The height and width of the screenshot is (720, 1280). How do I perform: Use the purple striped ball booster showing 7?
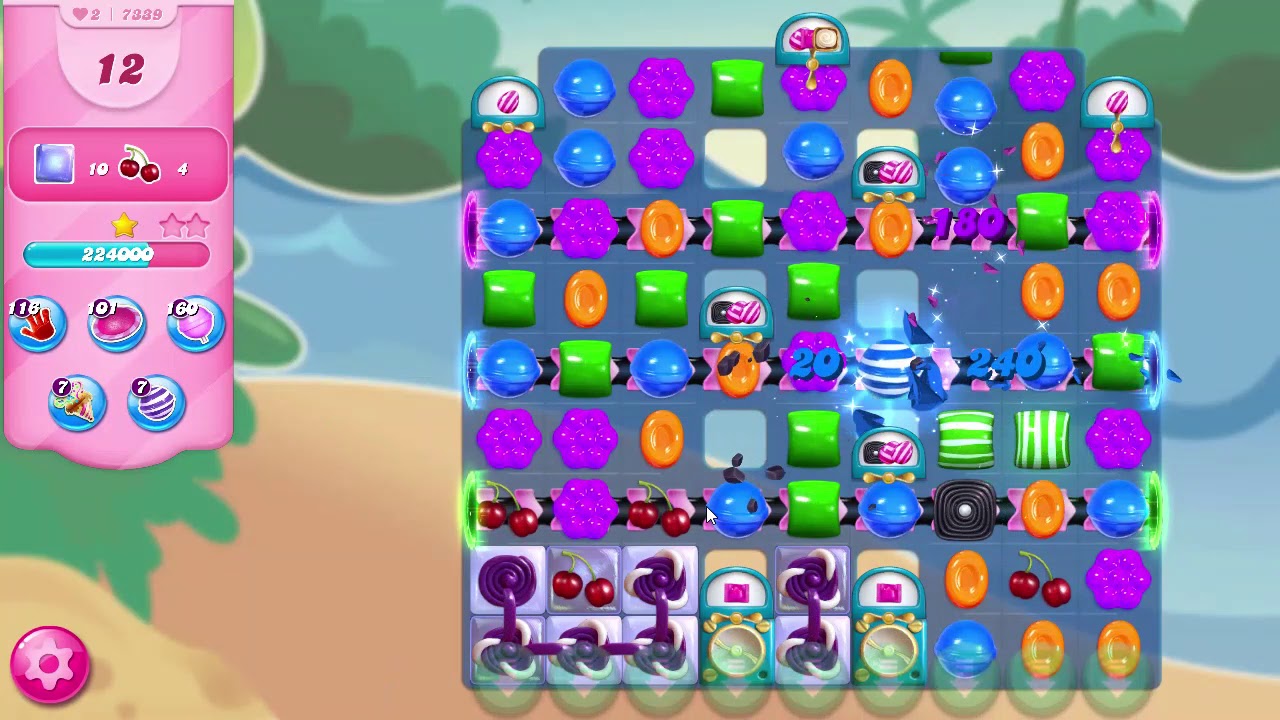click(x=156, y=402)
